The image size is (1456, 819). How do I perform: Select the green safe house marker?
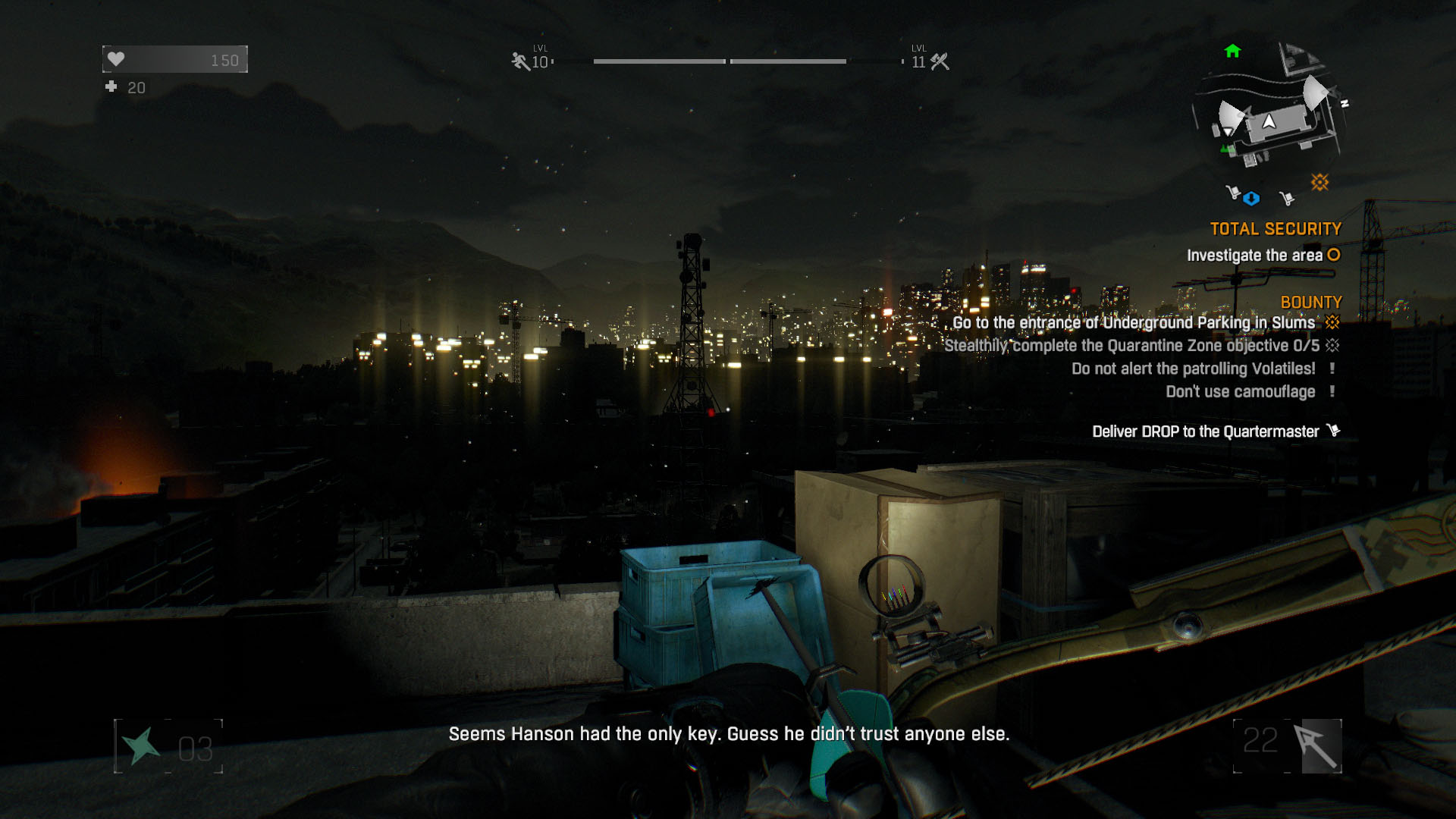click(1232, 52)
